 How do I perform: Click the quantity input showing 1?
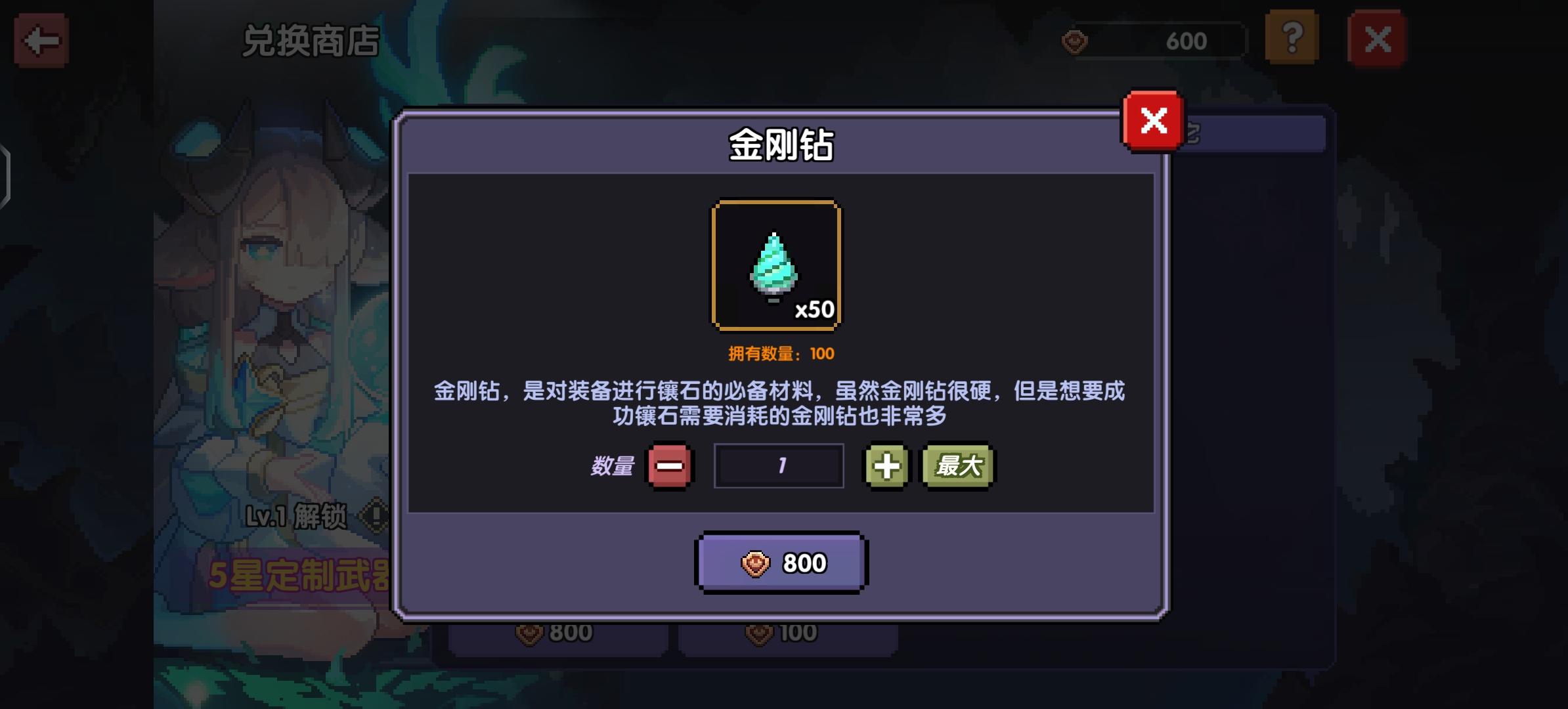[x=779, y=465]
